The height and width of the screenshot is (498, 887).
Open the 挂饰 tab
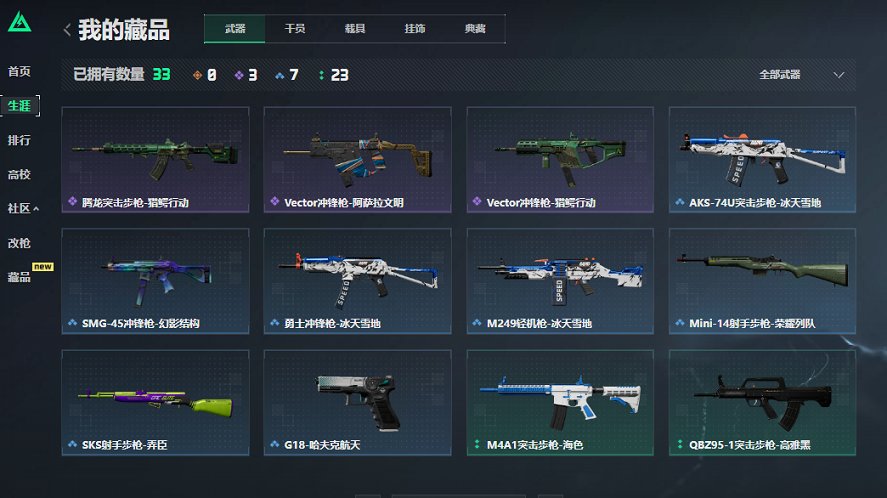coord(415,30)
